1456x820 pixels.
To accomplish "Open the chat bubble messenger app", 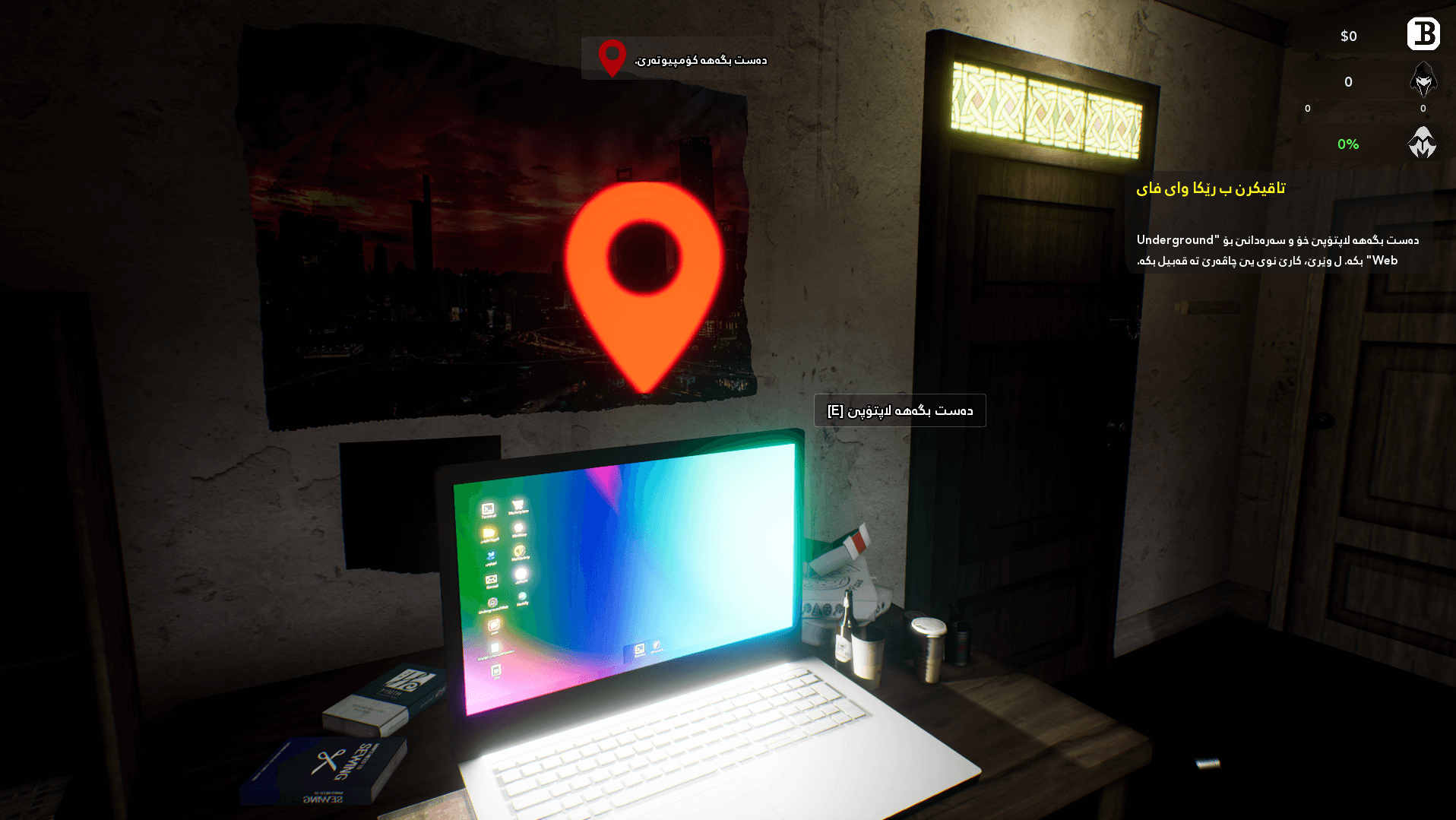I will (518, 528).
